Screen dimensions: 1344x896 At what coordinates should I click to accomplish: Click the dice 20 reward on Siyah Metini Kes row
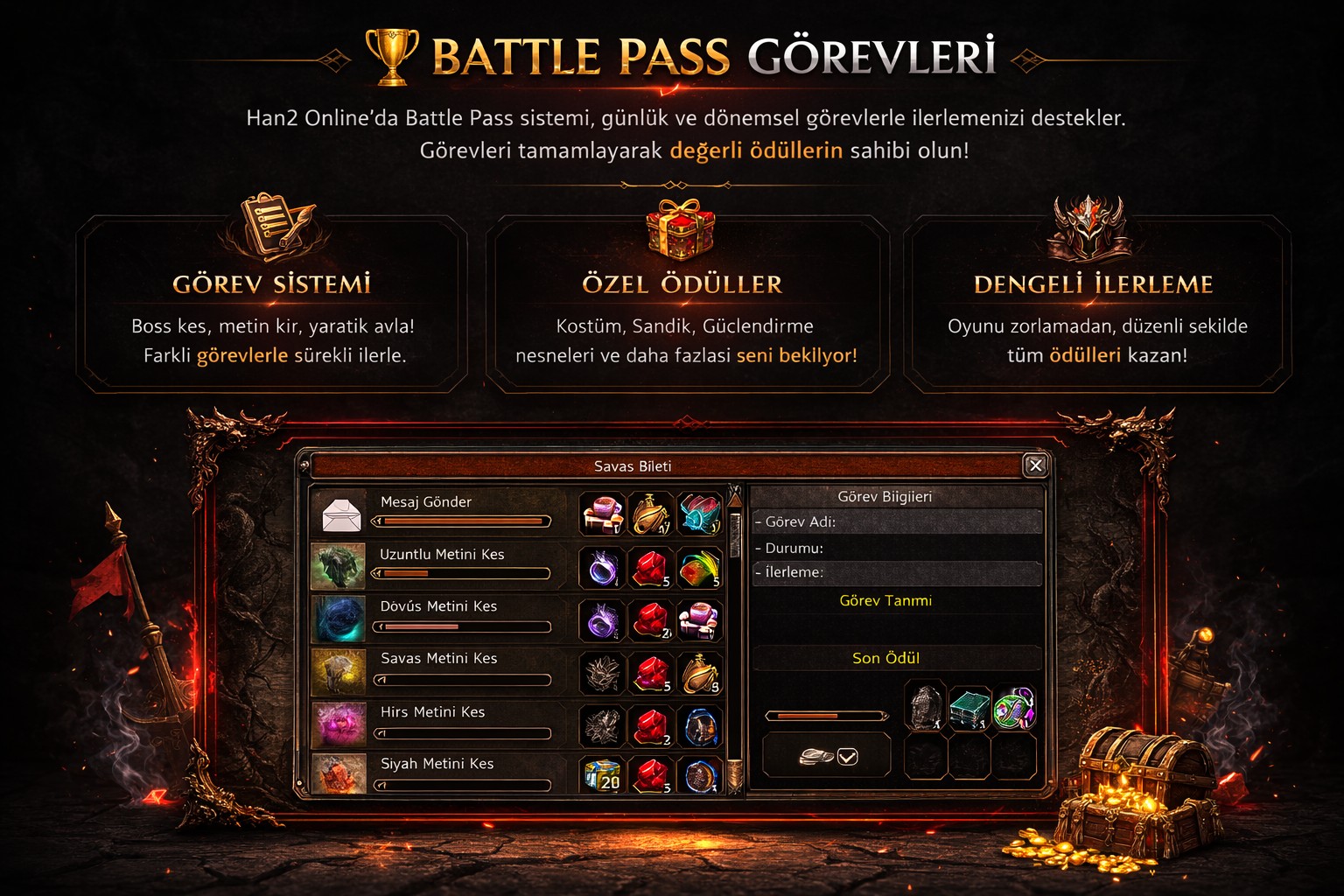click(x=601, y=775)
